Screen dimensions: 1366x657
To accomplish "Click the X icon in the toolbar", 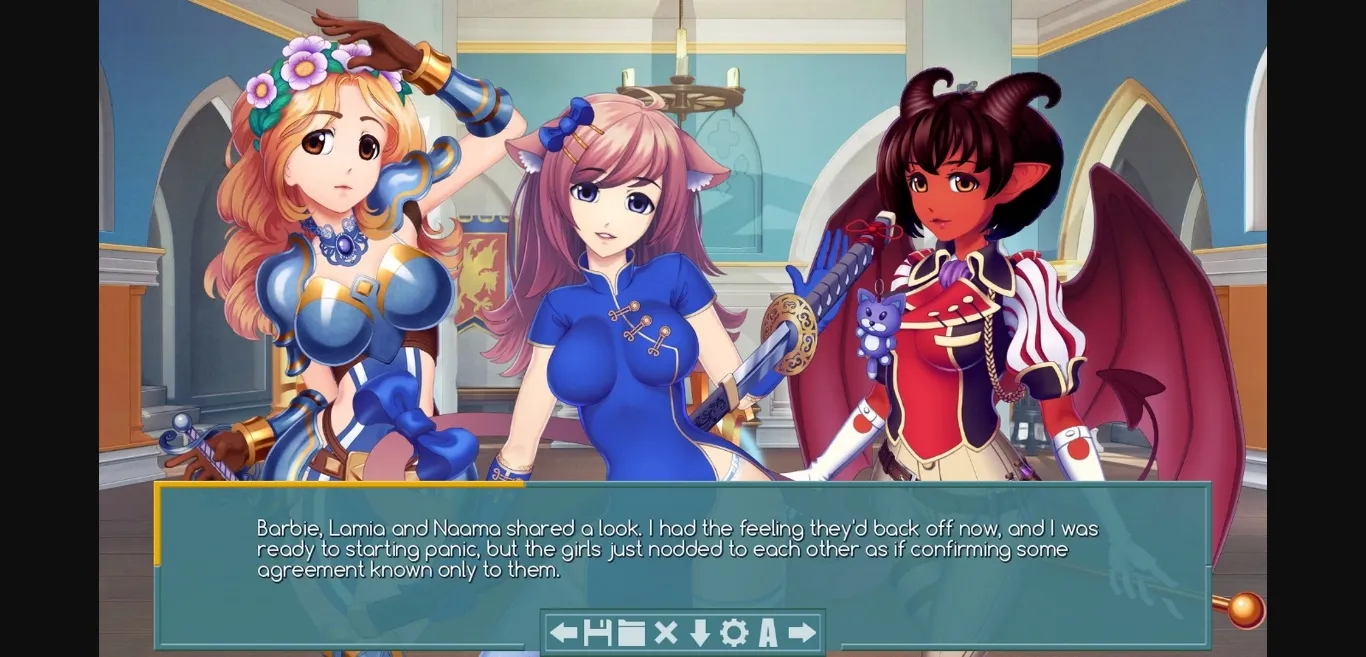I will (665, 632).
